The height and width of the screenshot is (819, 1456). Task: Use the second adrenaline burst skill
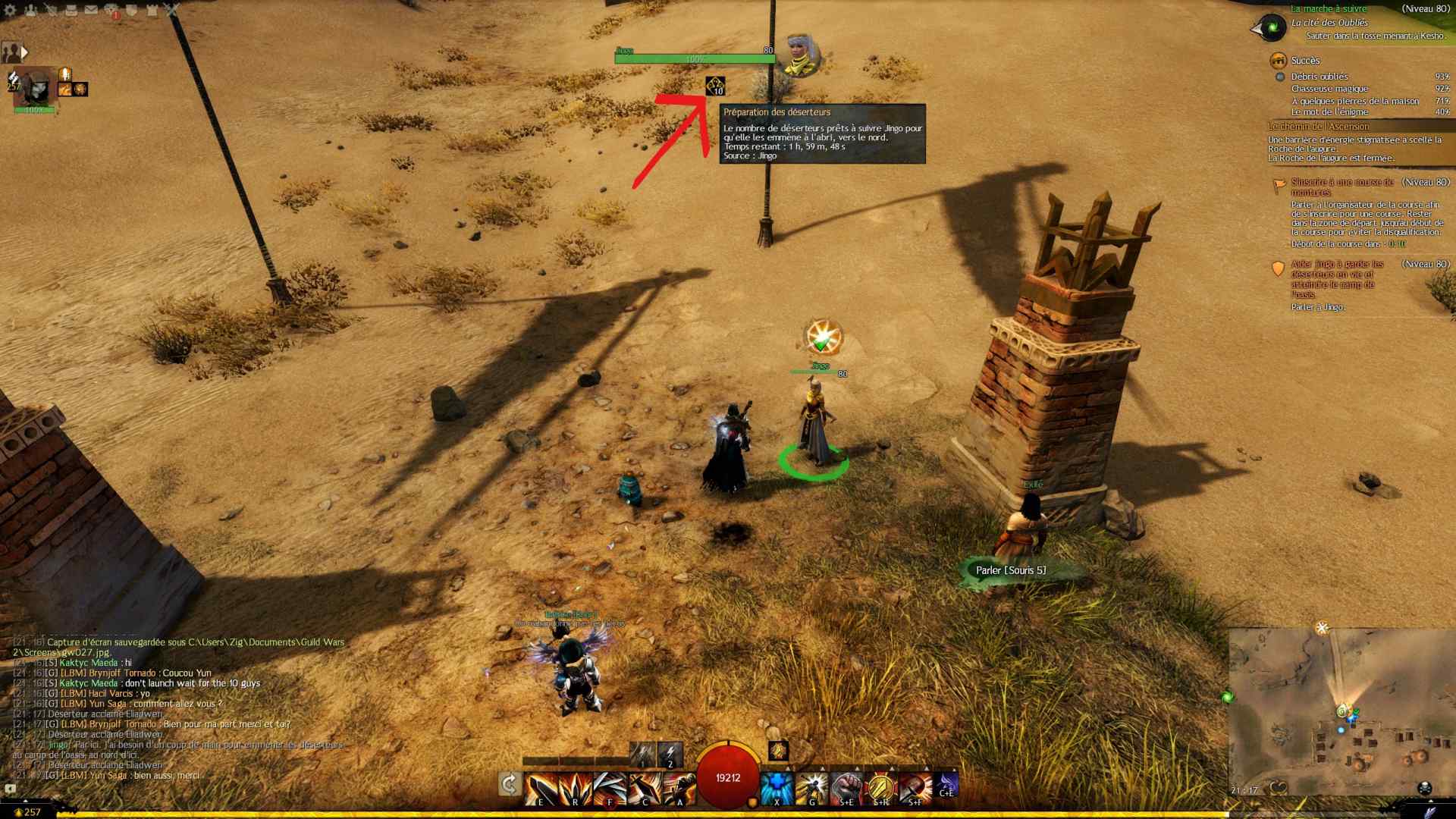click(670, 755)
